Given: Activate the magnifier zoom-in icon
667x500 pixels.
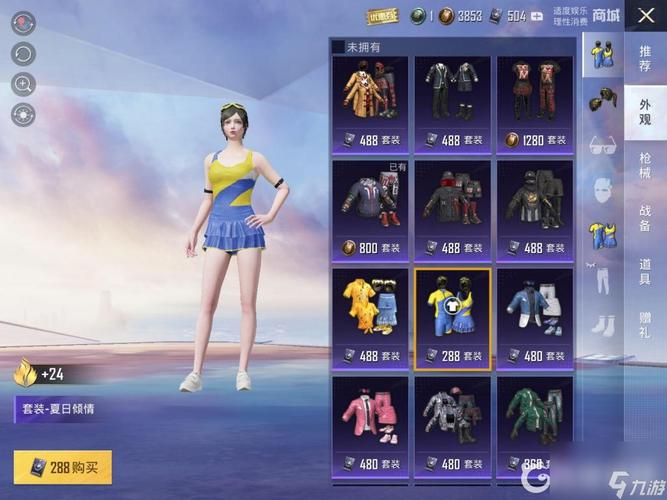Looking at the screenshot, I should point(23,84).
